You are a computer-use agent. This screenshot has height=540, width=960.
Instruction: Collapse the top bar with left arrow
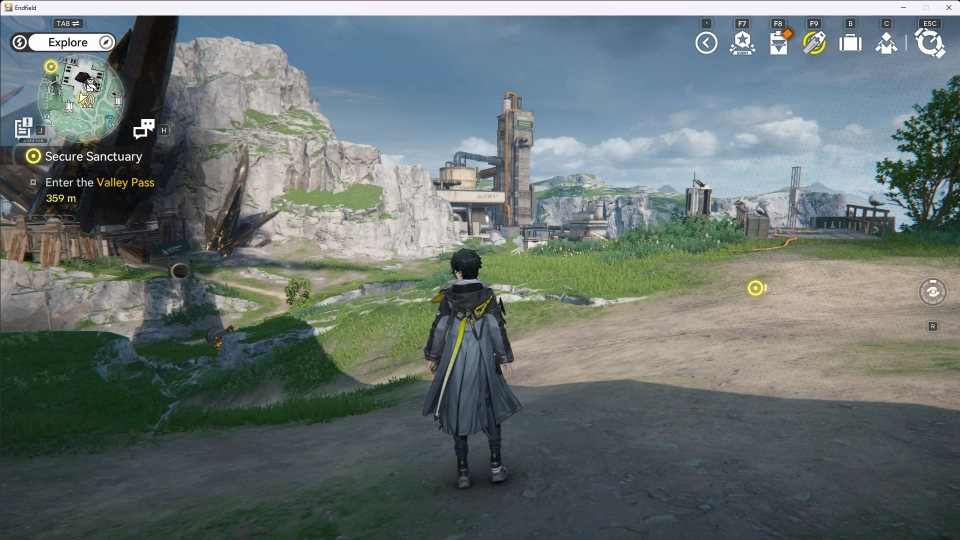706,43
